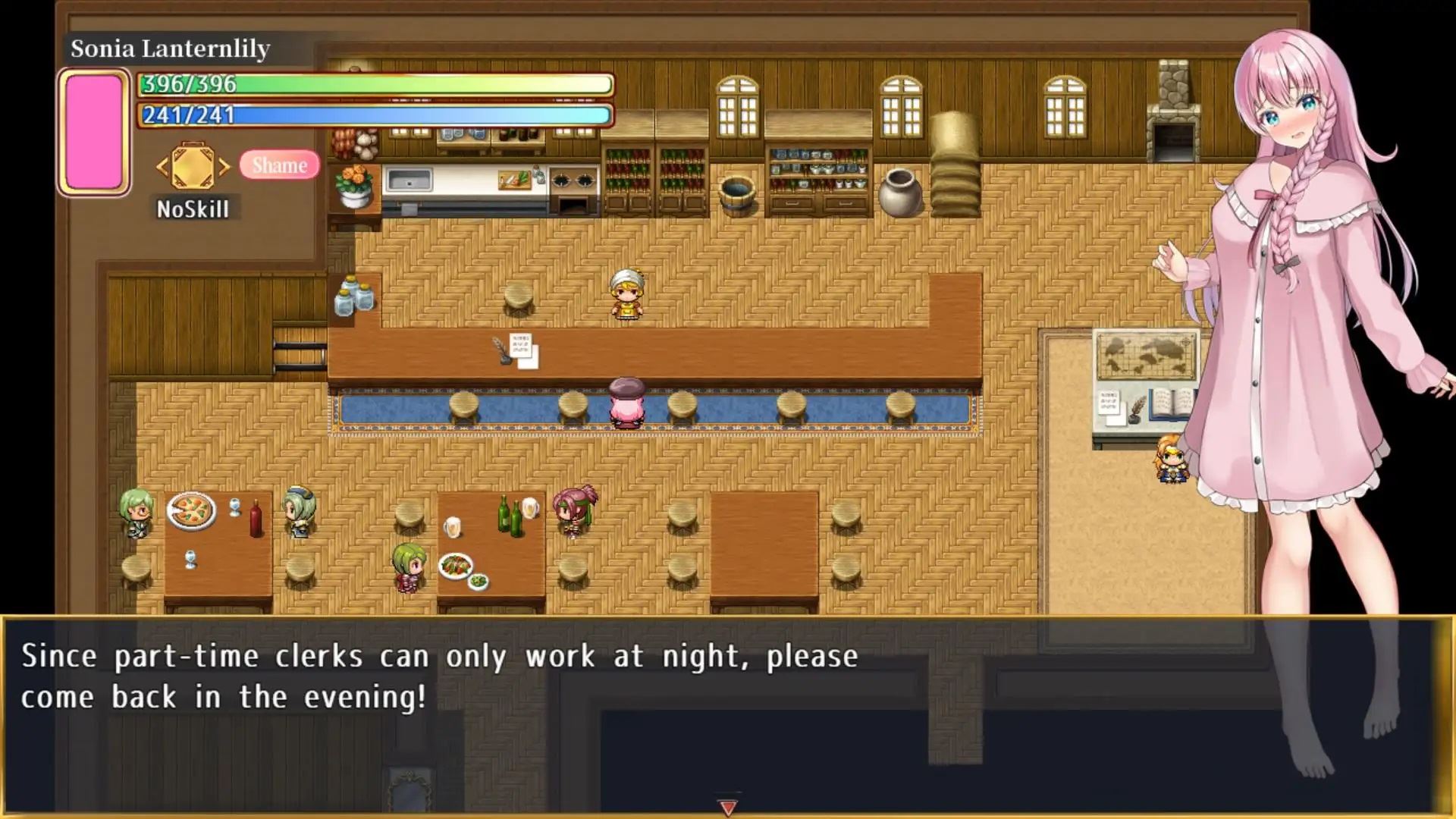Click the dialogue message box text

click(x=440, y=676)
